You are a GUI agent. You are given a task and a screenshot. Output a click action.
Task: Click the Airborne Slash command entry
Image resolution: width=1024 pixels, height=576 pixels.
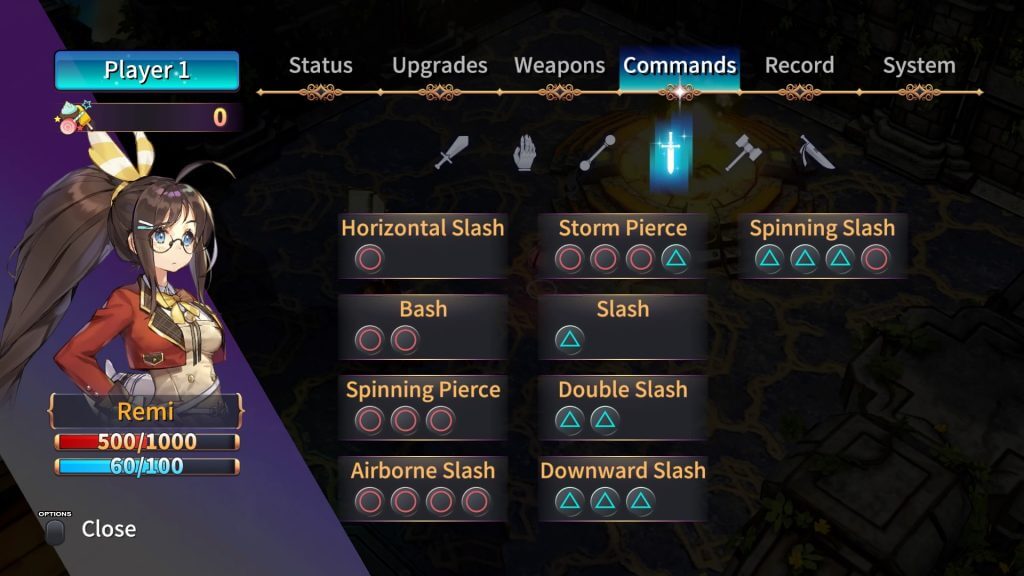tap(422, 487)
